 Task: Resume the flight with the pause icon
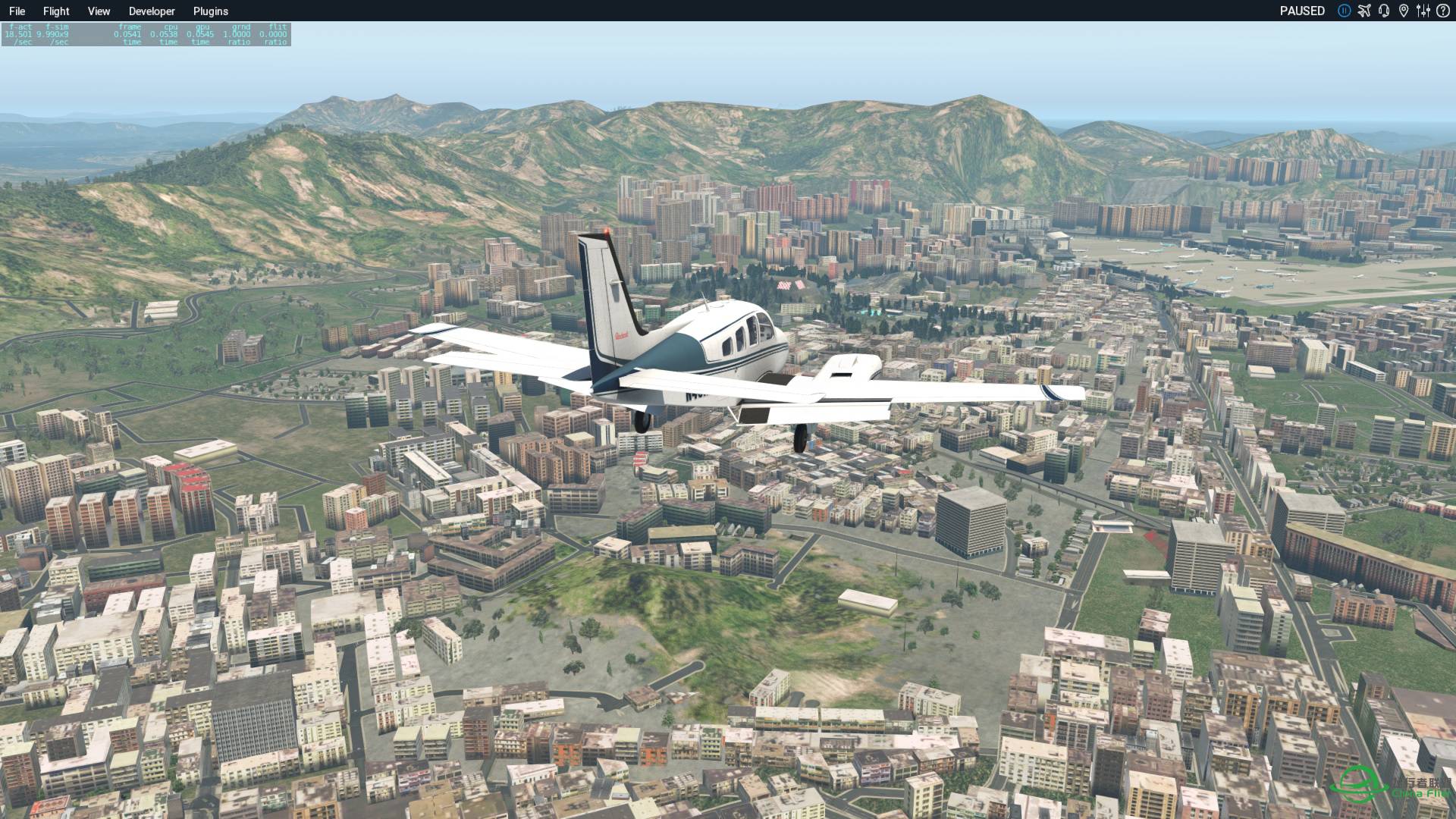click(x=1343, y=11)
